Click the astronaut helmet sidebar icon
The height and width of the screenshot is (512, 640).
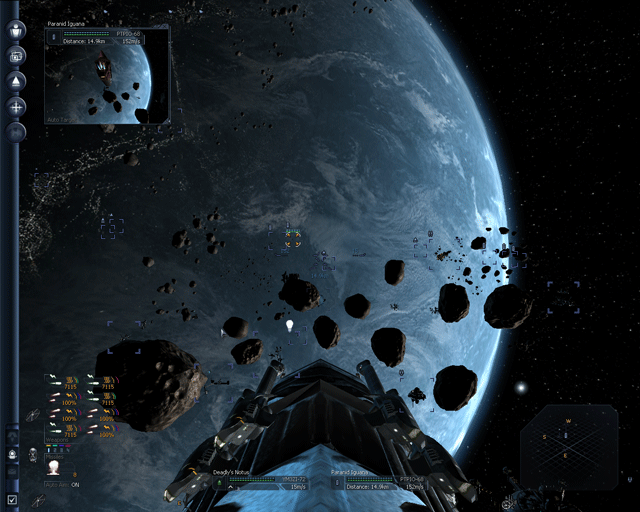[12, 453]
